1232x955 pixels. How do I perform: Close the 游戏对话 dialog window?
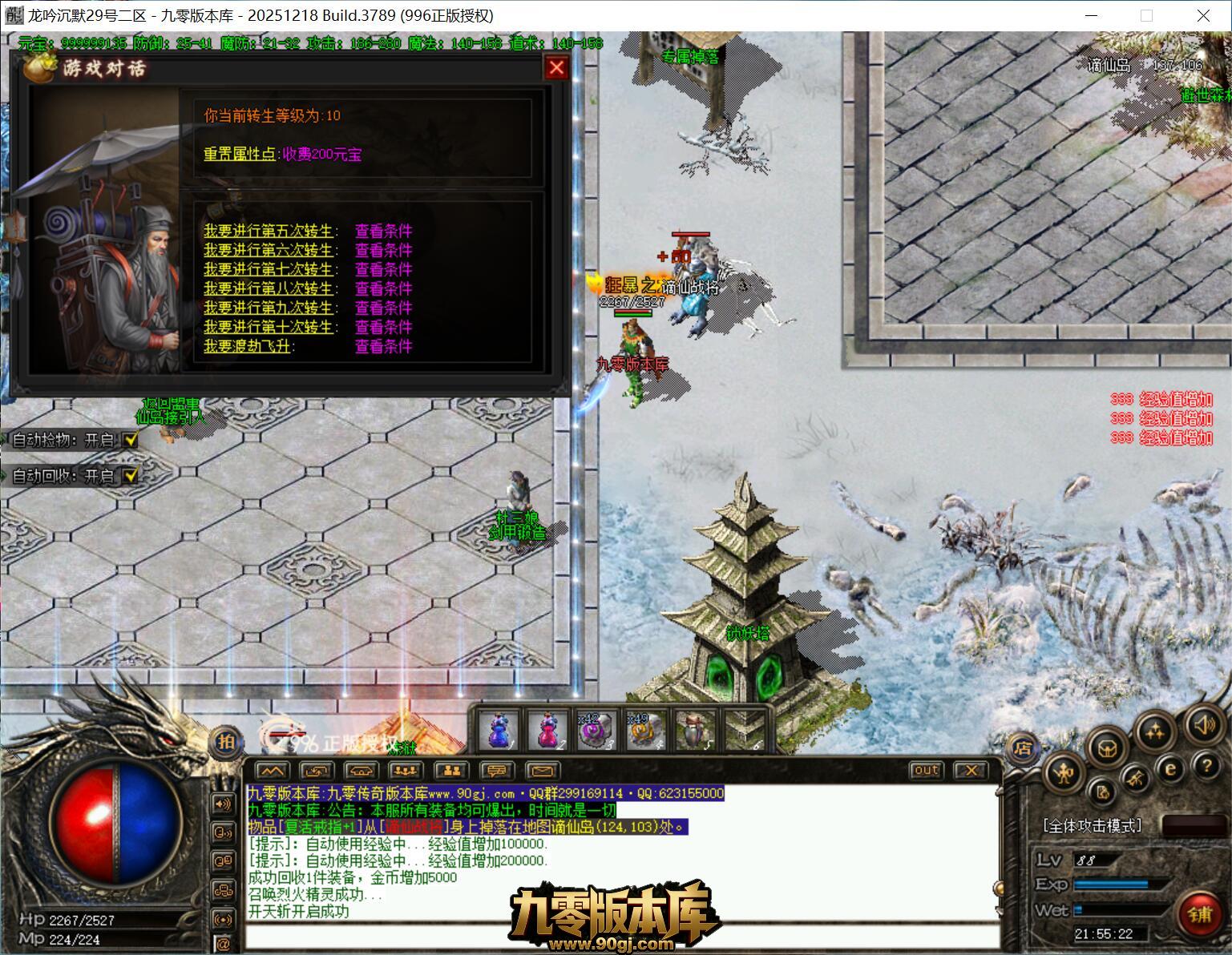pyautogui.click(x=556, y=68)
